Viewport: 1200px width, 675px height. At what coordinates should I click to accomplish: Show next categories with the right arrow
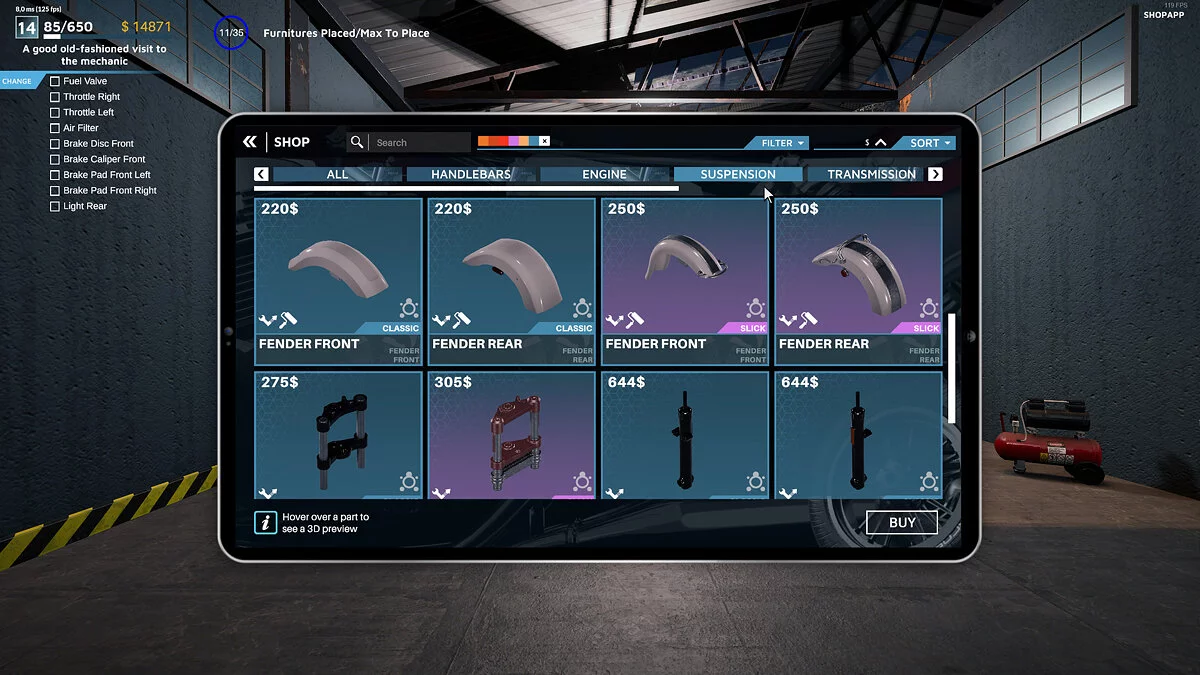point(935,174)
